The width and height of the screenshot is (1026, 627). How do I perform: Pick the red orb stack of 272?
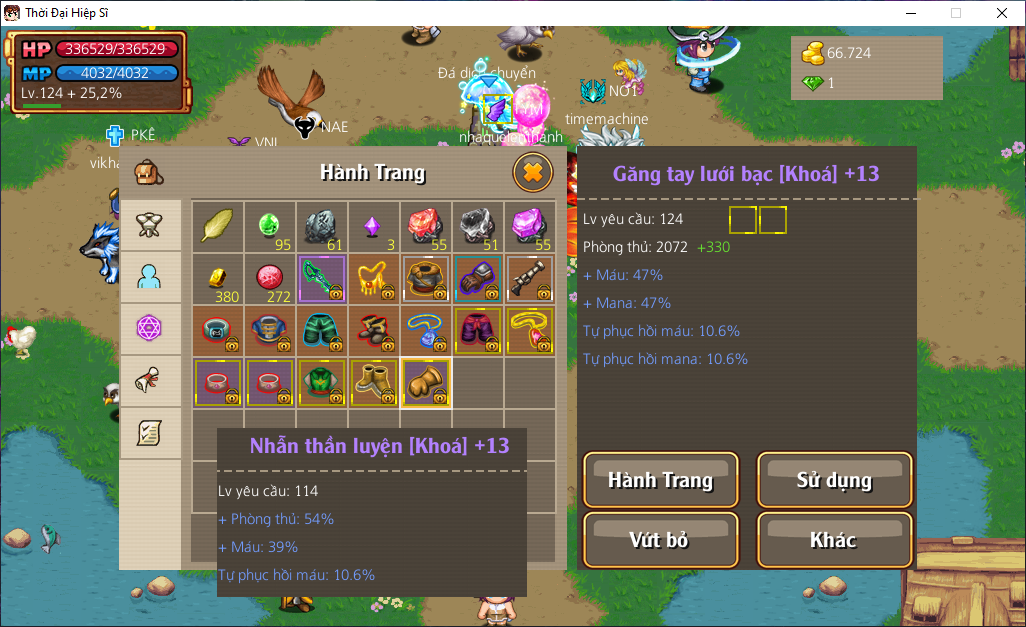[x=269, y=279]
